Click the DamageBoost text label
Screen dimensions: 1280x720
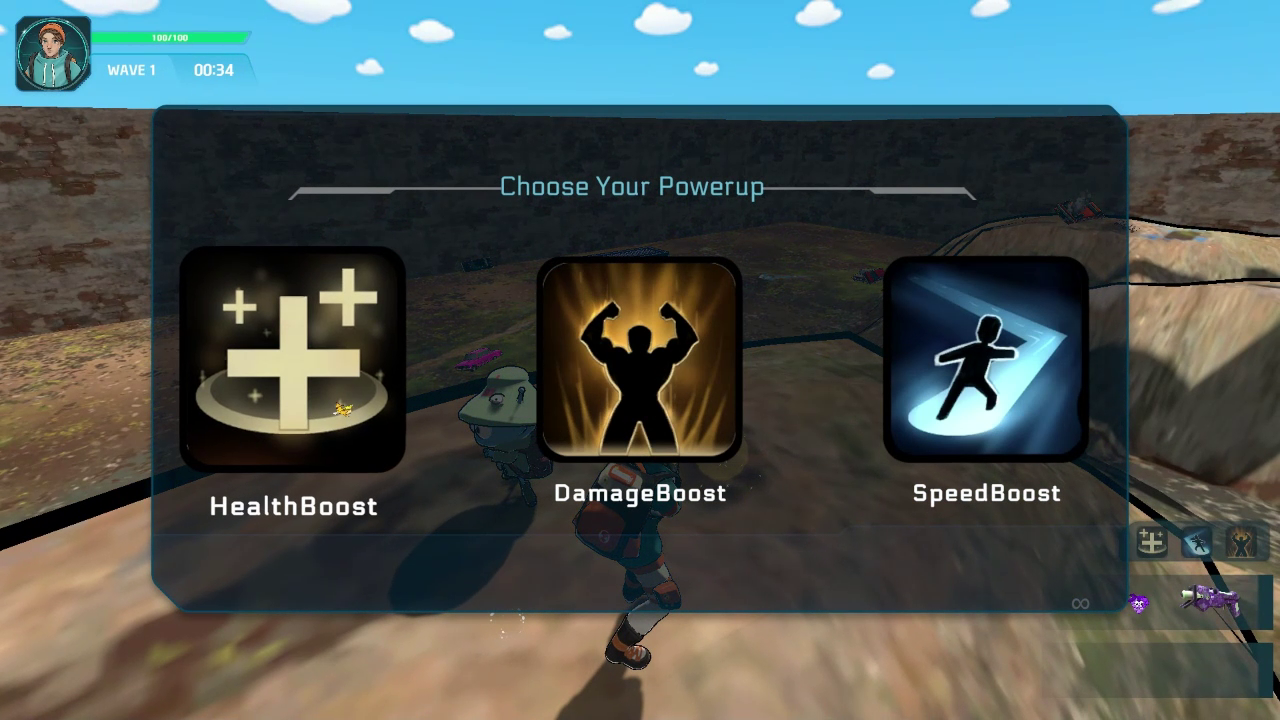click(641, 493)
